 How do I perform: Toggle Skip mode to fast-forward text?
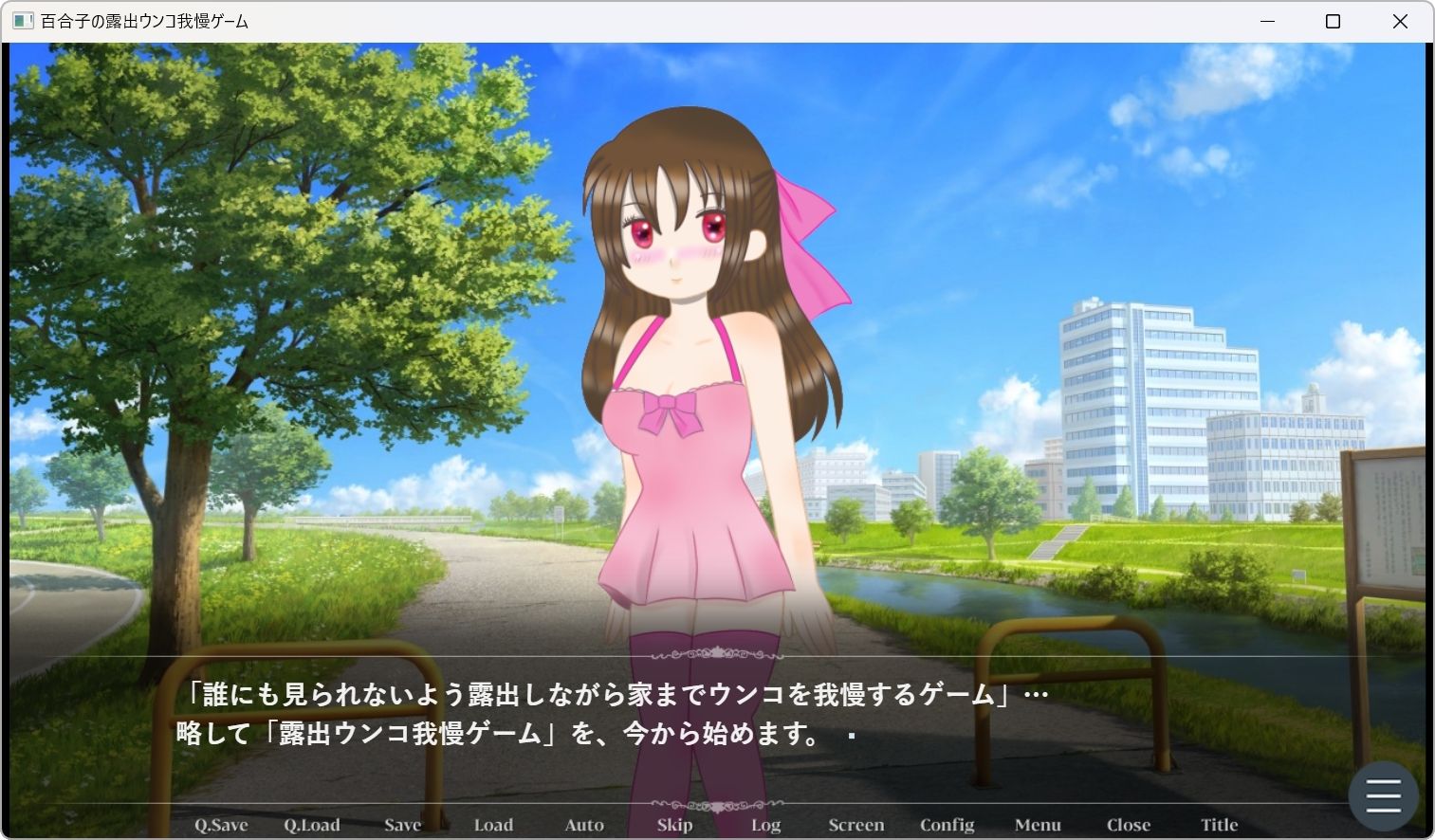pos(674,824)
